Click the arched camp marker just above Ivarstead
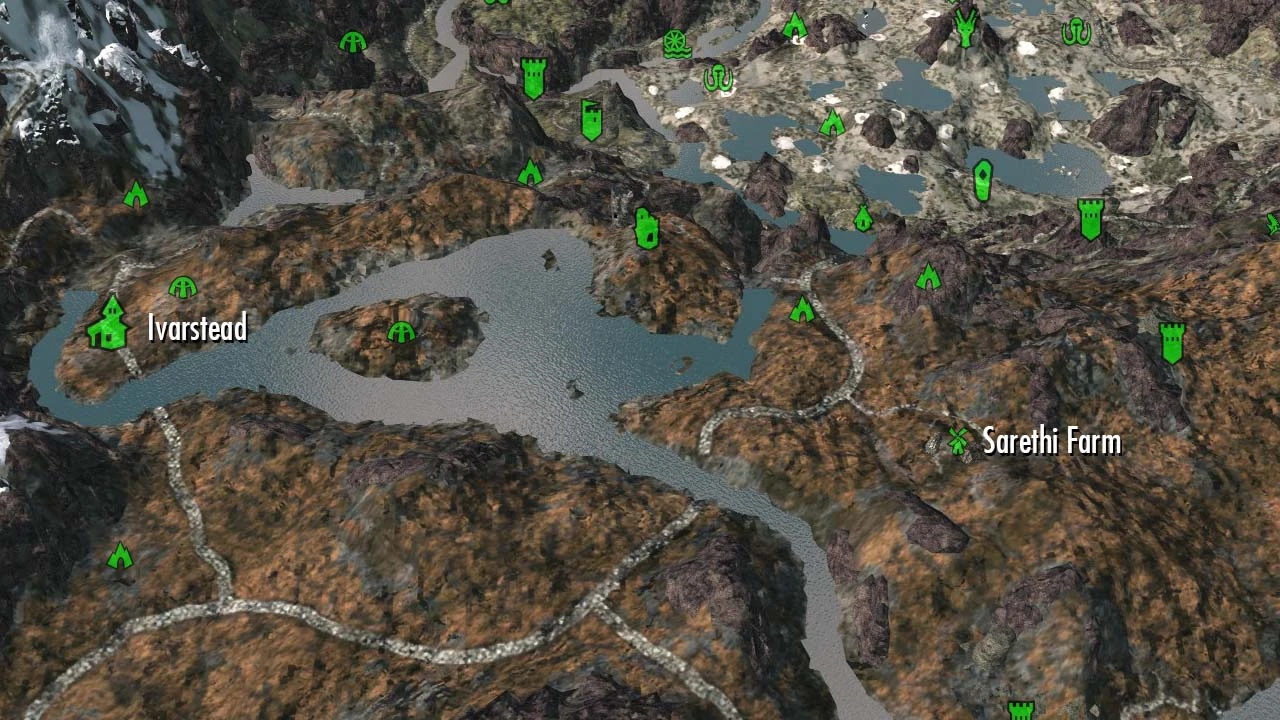This screenshot has height=720, width=1280. (184, 289)
